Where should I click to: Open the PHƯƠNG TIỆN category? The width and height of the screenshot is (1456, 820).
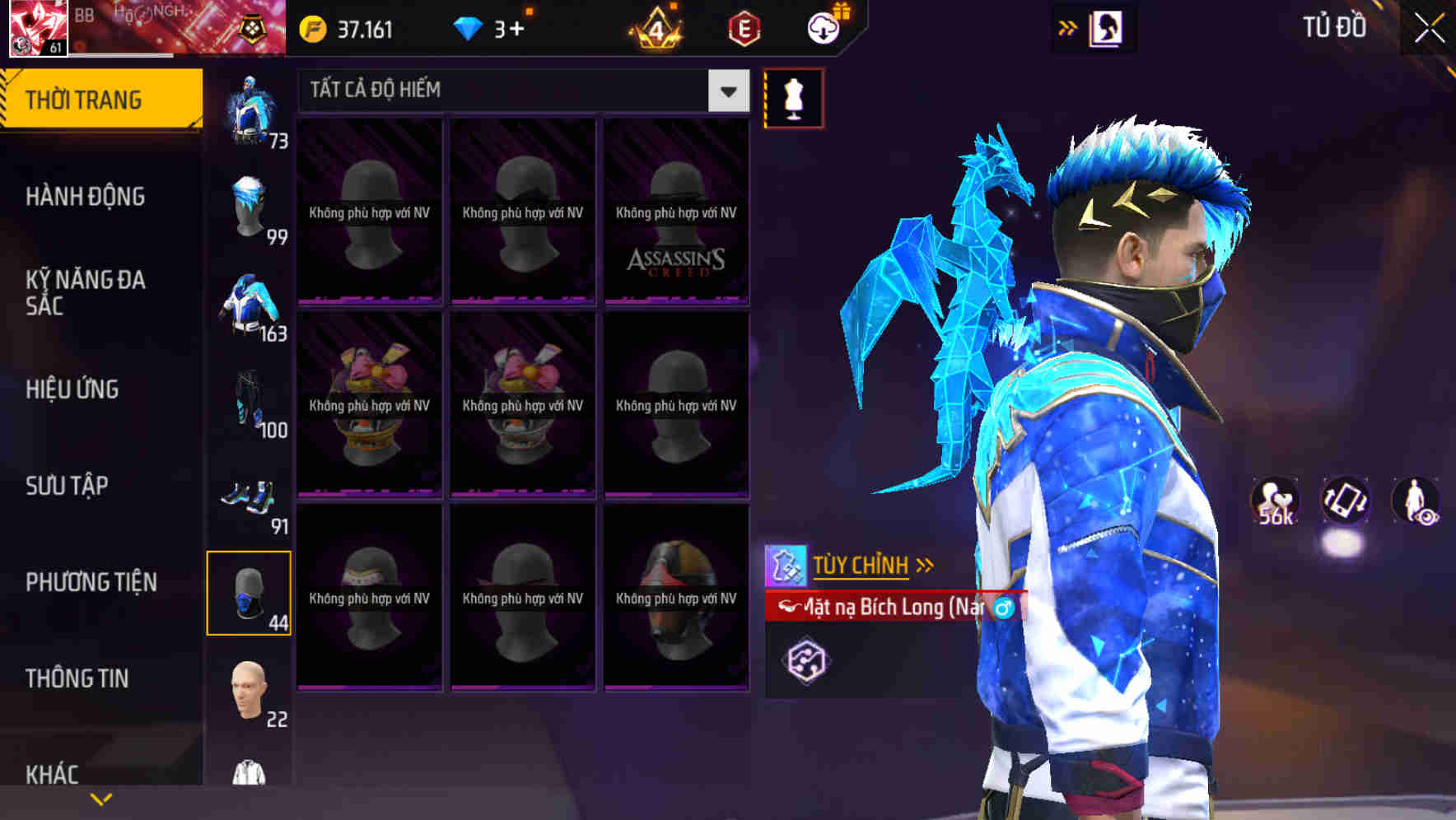(91, 582)
